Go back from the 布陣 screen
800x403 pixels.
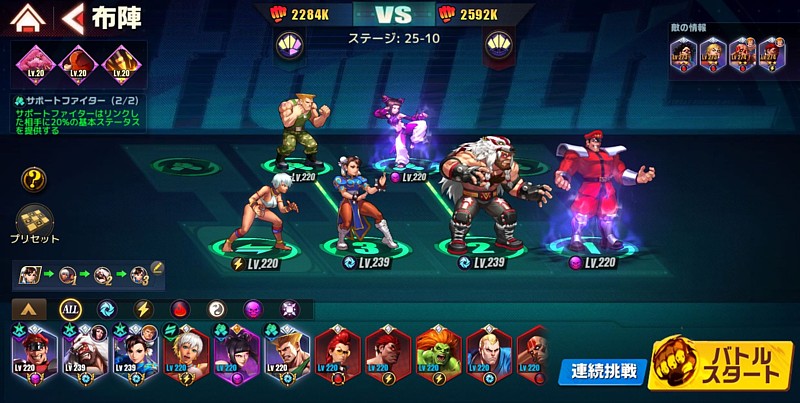(x=71, y=18)
